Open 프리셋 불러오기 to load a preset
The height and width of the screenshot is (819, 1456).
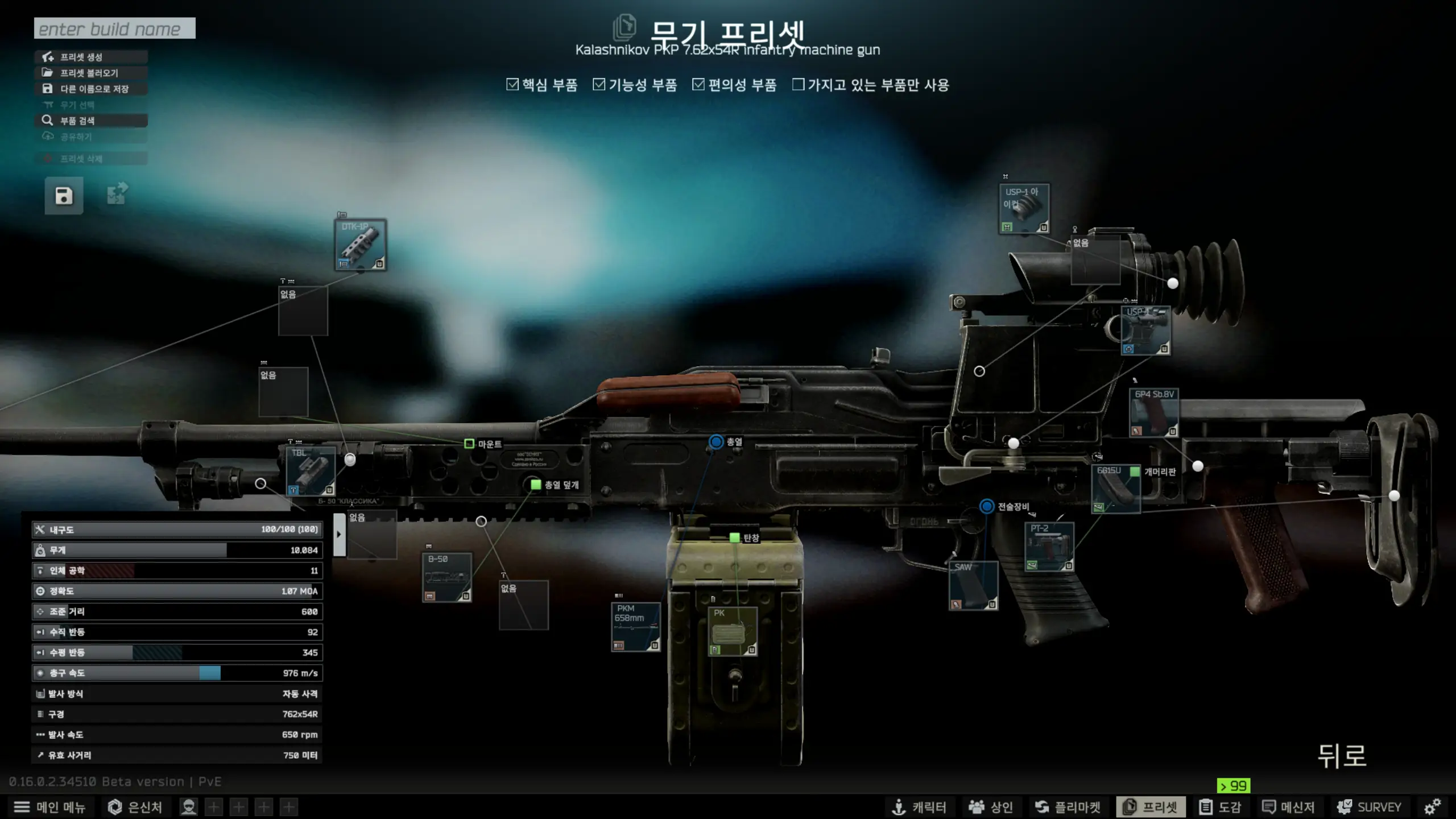pos(91,73)
